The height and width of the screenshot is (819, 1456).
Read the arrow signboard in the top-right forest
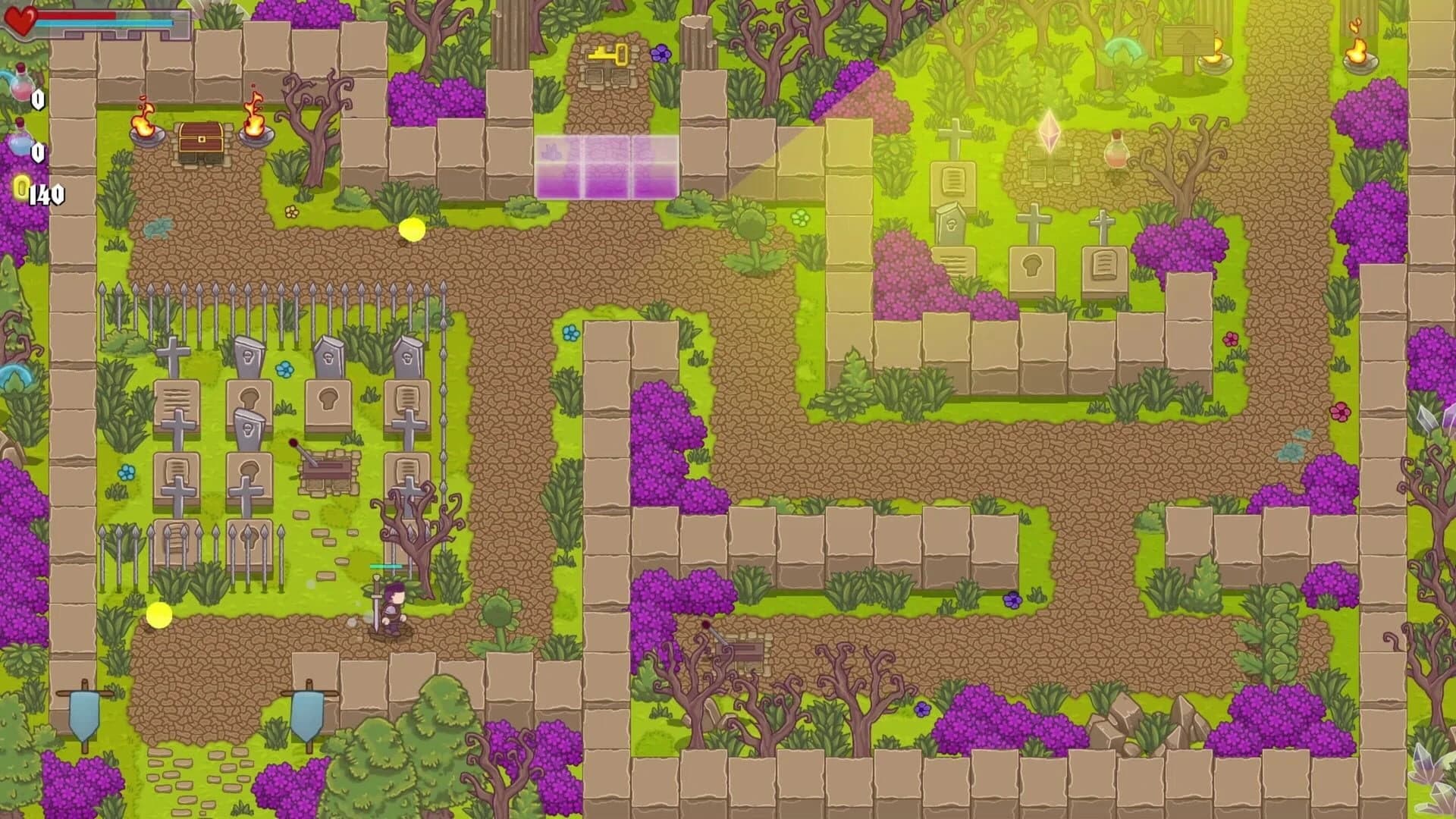point(1187,38)
